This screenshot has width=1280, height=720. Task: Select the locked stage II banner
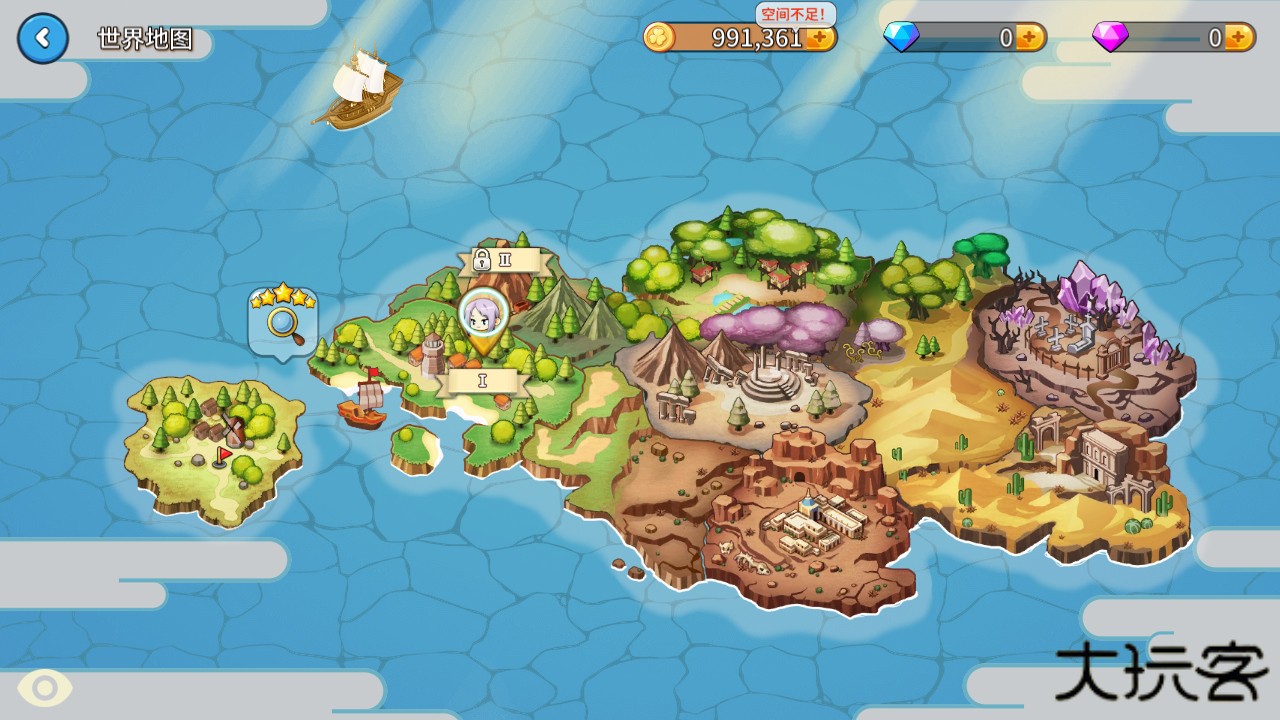(497, 261)
